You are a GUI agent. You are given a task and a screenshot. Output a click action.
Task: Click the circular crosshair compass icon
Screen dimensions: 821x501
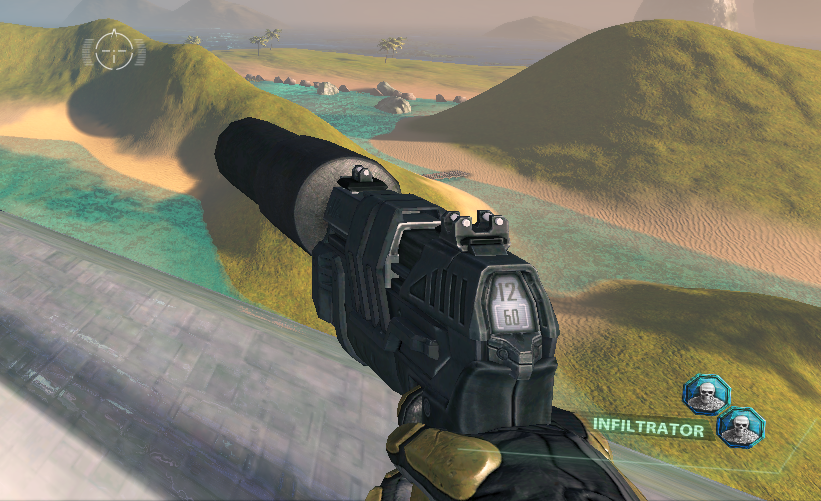coord(113,49)
